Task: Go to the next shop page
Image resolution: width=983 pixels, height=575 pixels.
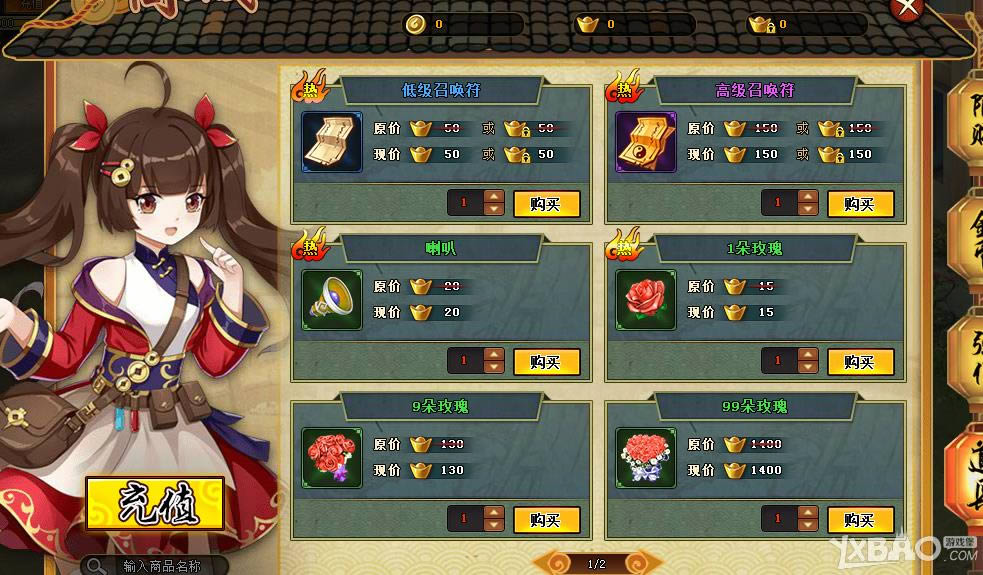Action: tap(635, 564)
